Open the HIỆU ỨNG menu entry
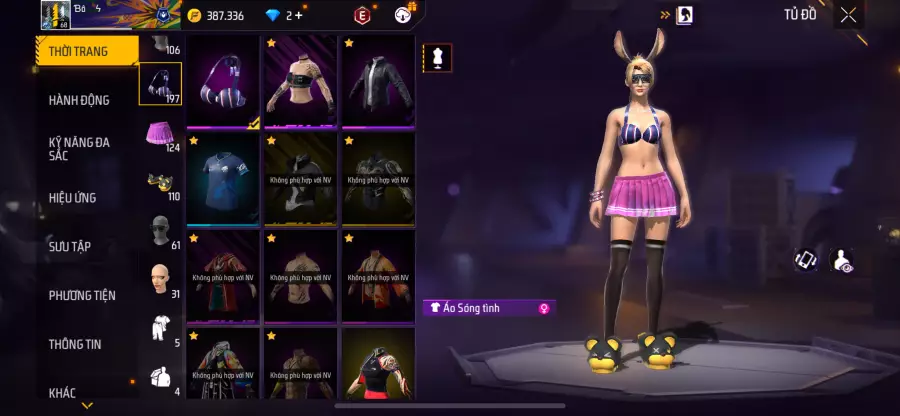Viewport: 900px width, 416px height. pyautogui.click(x=73, y=198)
